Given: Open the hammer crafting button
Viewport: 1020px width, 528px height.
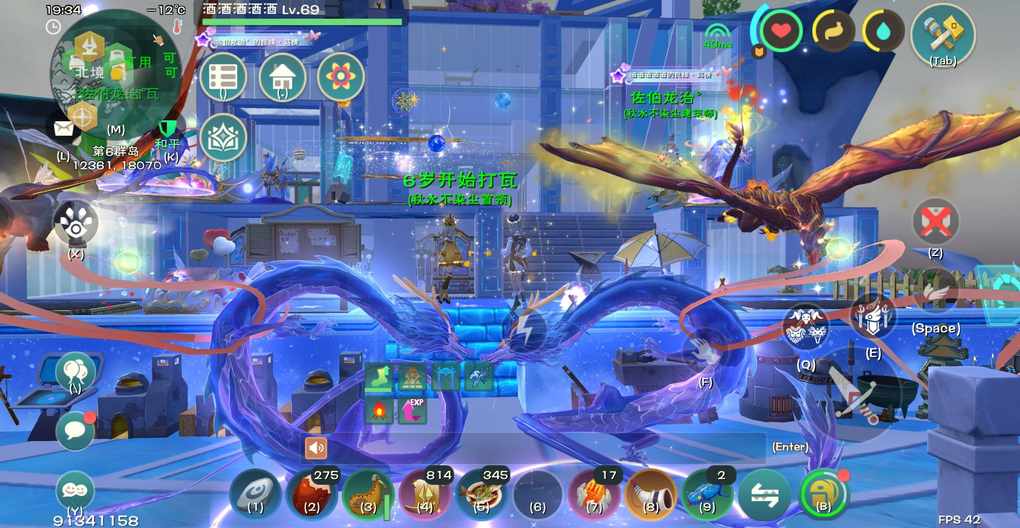Looking at the screenshot, I should 942,32.
